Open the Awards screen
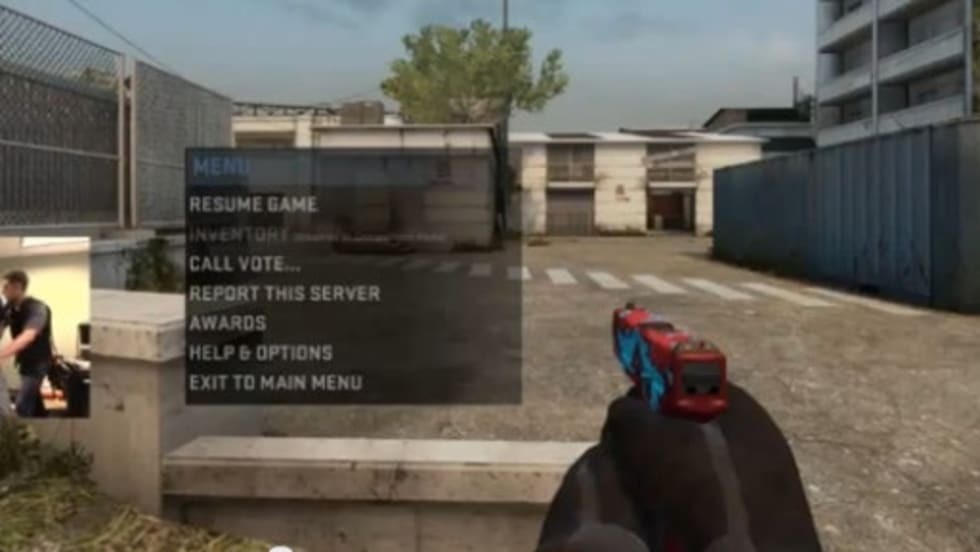Image resolution: width=980 pixels, height=552 pixels. [x=227, y=323]
